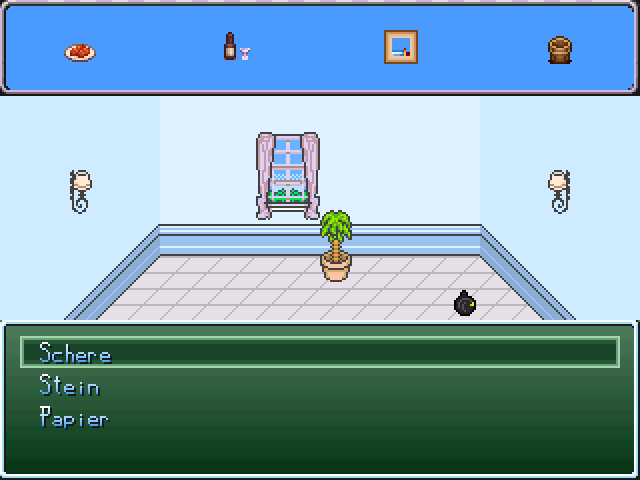Select the plate of food icon
The width and height of the screenshot is (640, 480).
pyautogui.click(x=80, y=52)
